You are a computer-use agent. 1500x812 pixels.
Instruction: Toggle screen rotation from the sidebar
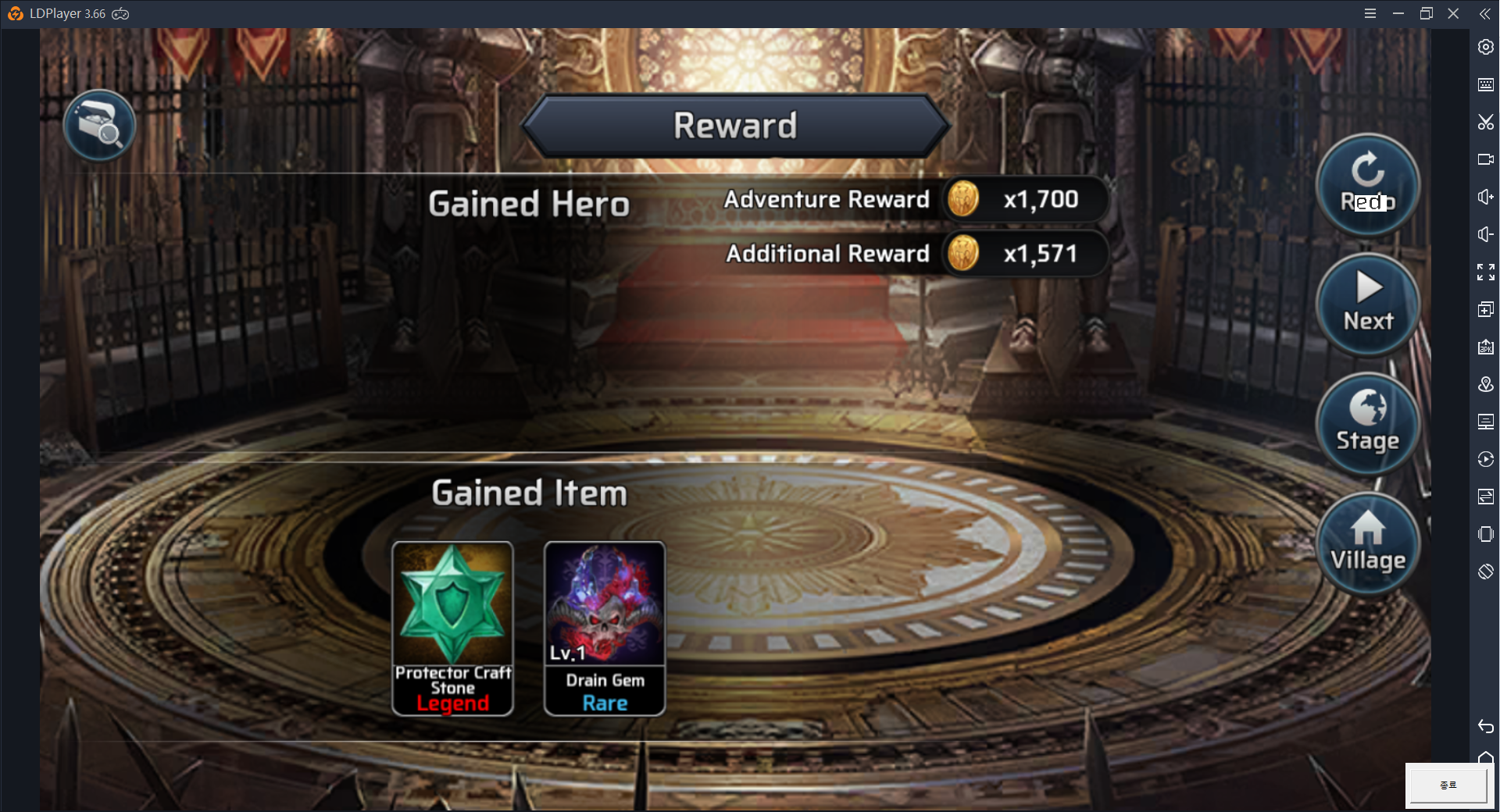coord(1487,572)
